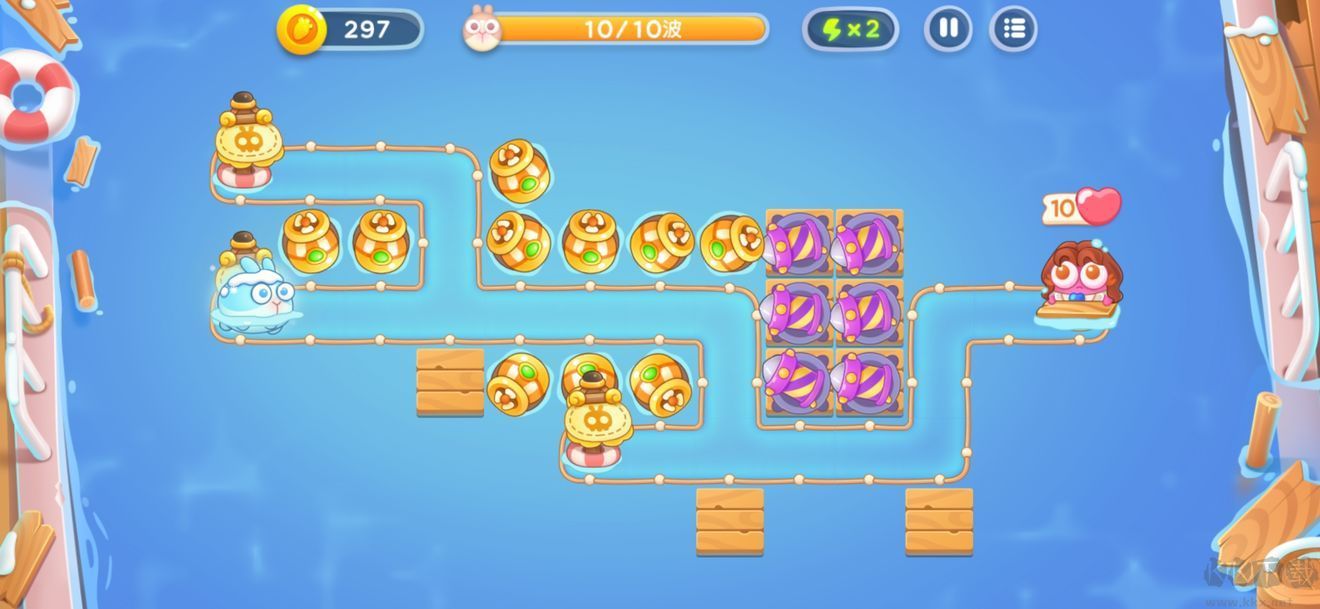The height and width of the screenshot is (609, 1320).
Task: Open the list menu button
Action: [1013, 29]
